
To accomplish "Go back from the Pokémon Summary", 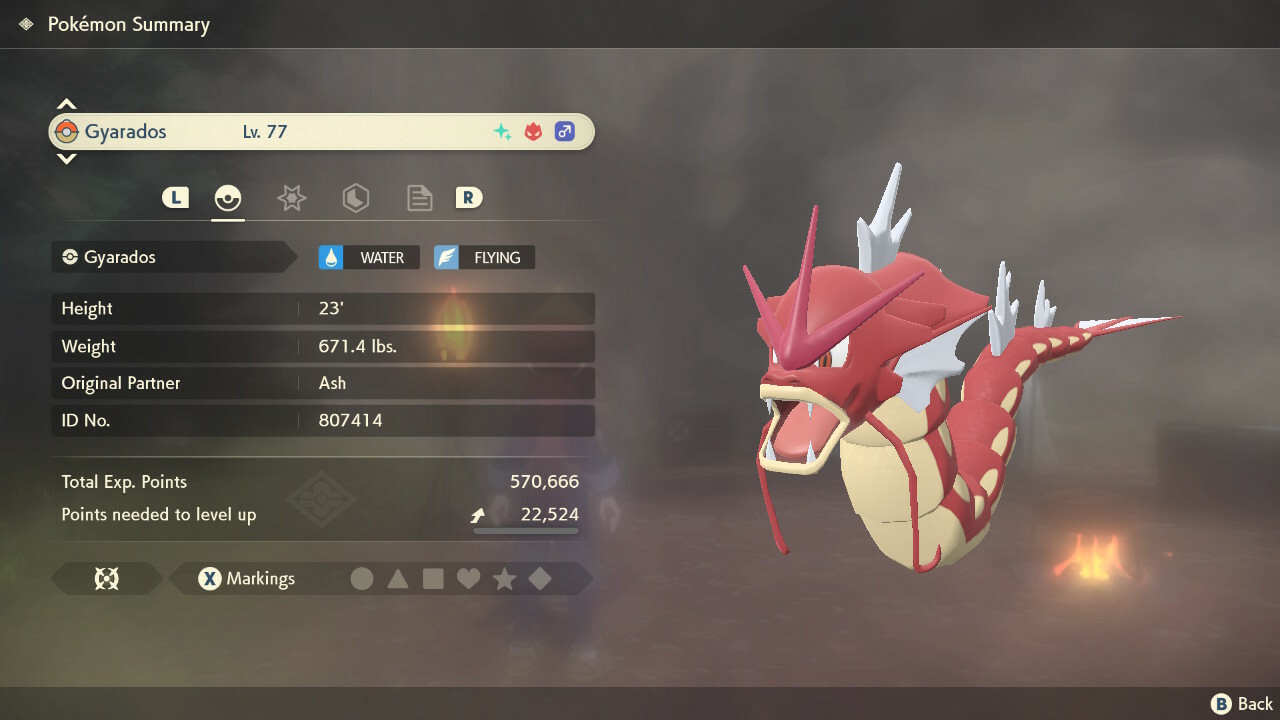I will 1242,704.
